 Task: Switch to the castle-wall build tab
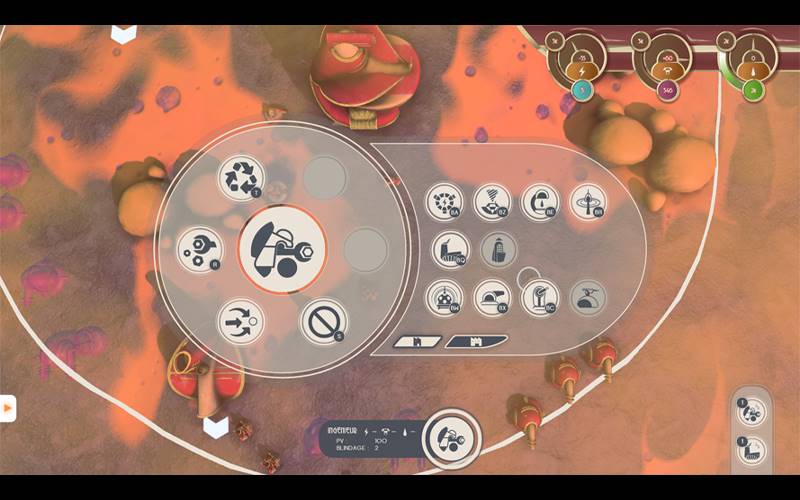click(x=473, y=342)
